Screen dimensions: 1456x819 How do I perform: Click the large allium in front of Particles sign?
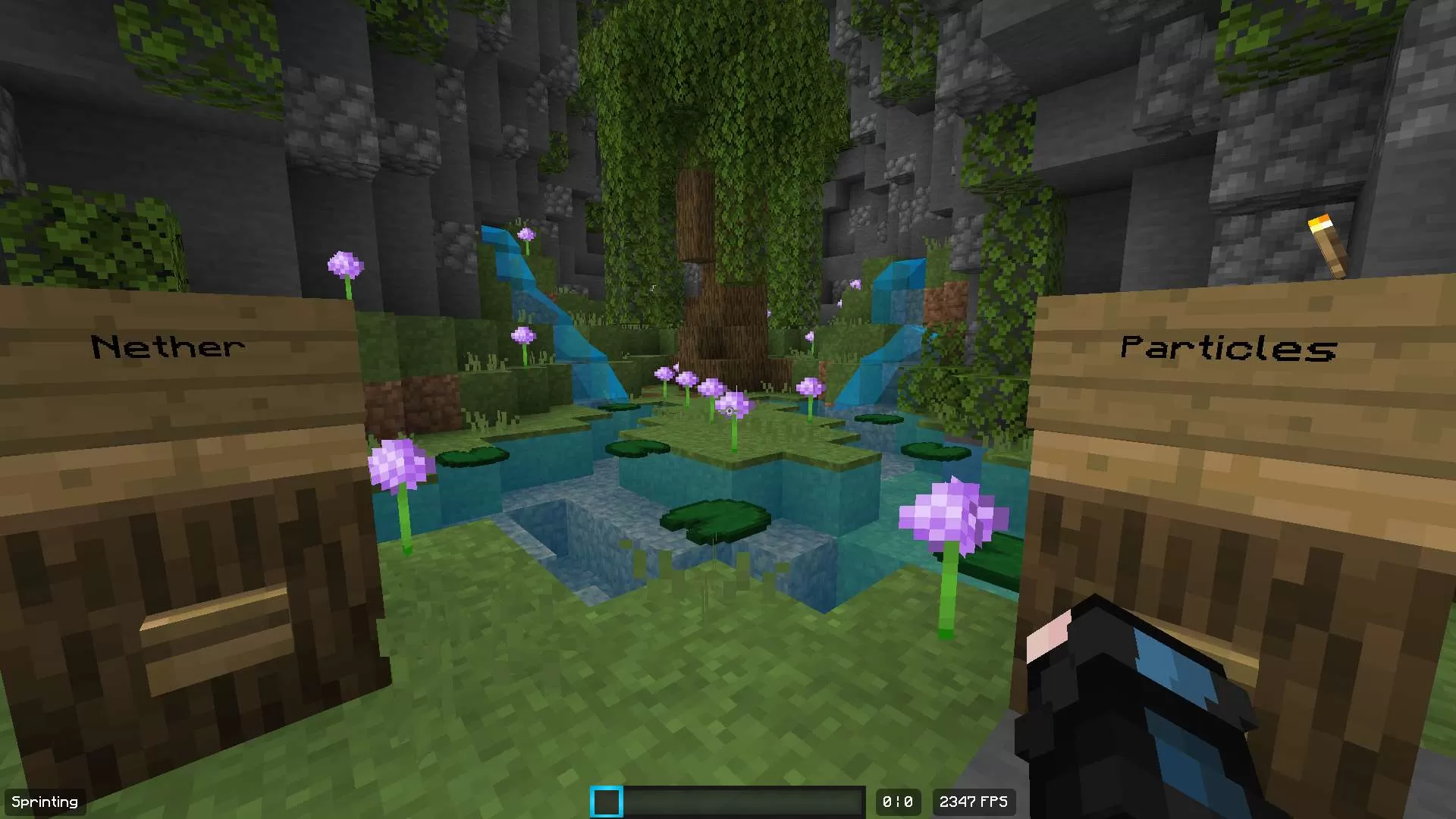coord(952,516)
